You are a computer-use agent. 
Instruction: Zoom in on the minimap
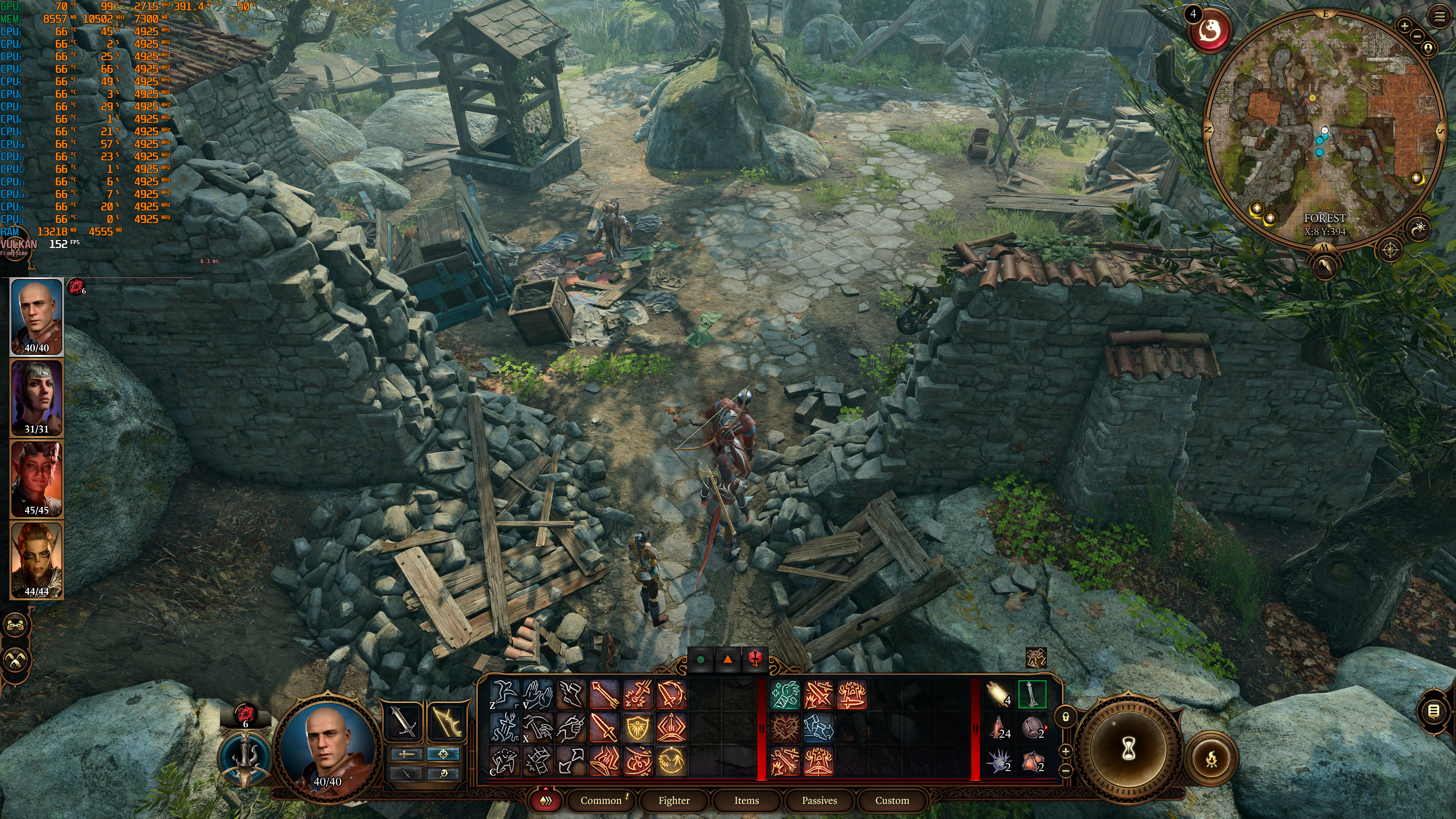(1404, 25)
